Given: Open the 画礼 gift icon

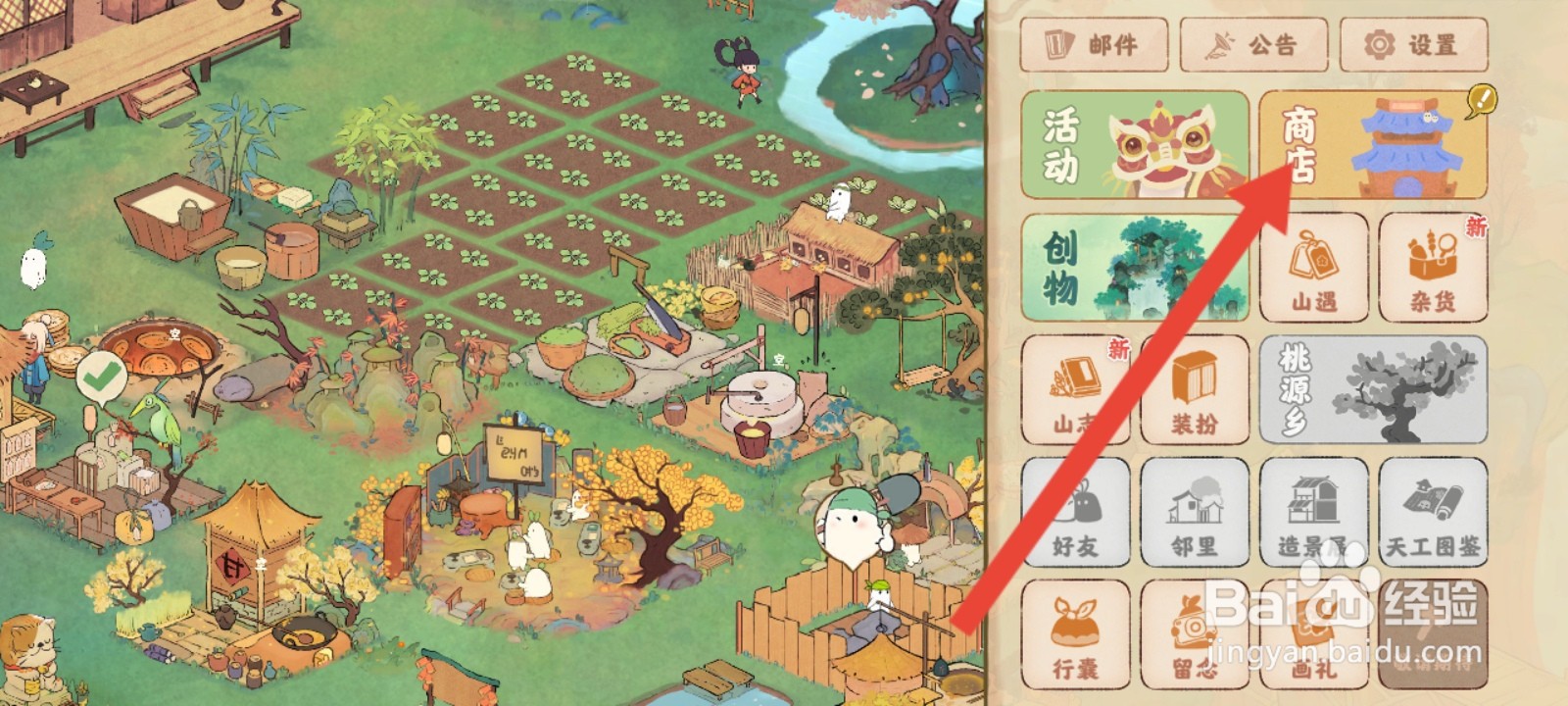Looking at the screenshot, I should 1313,634.
